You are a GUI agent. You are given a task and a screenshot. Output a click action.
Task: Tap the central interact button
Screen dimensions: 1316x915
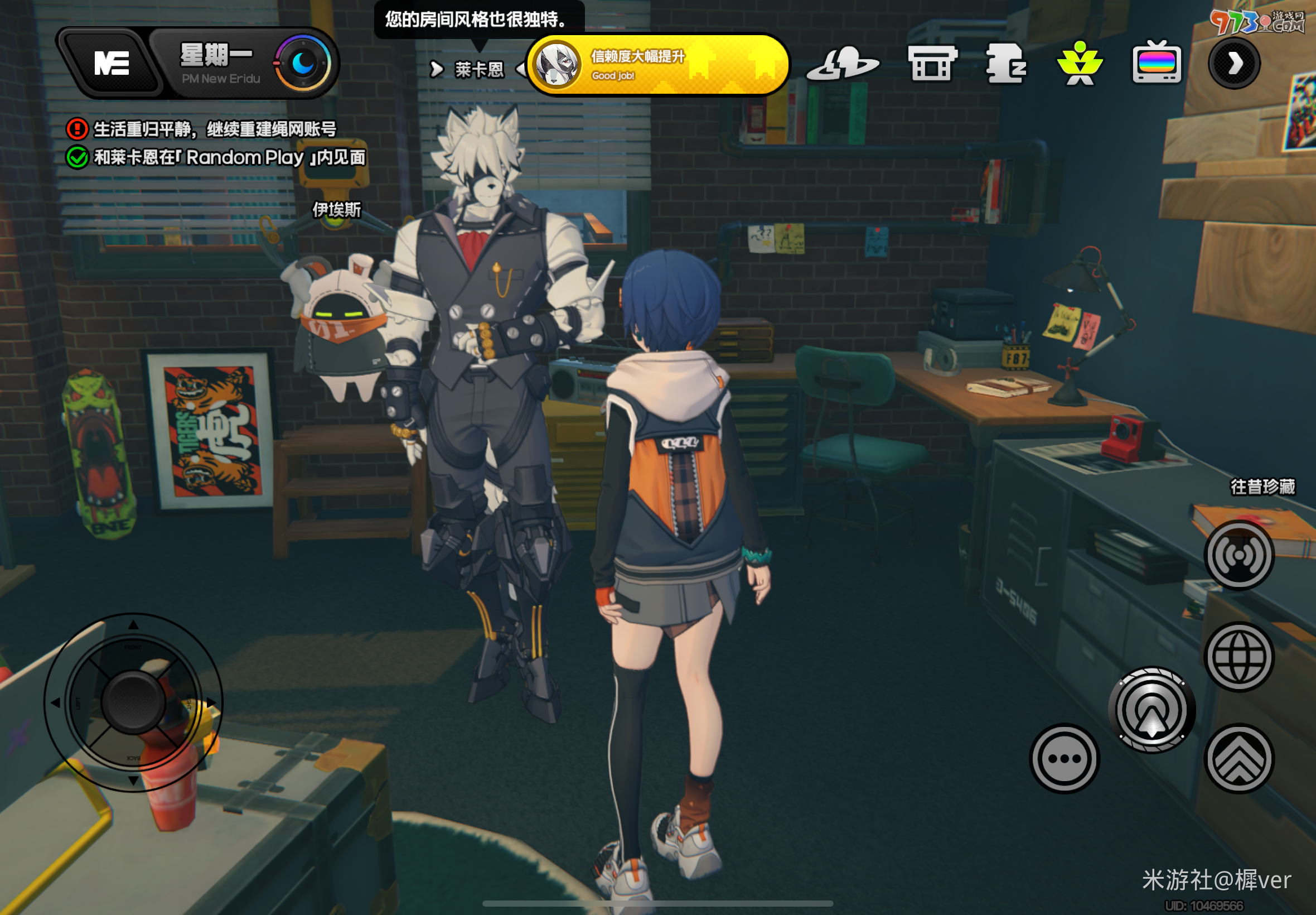coord(1151,710)
